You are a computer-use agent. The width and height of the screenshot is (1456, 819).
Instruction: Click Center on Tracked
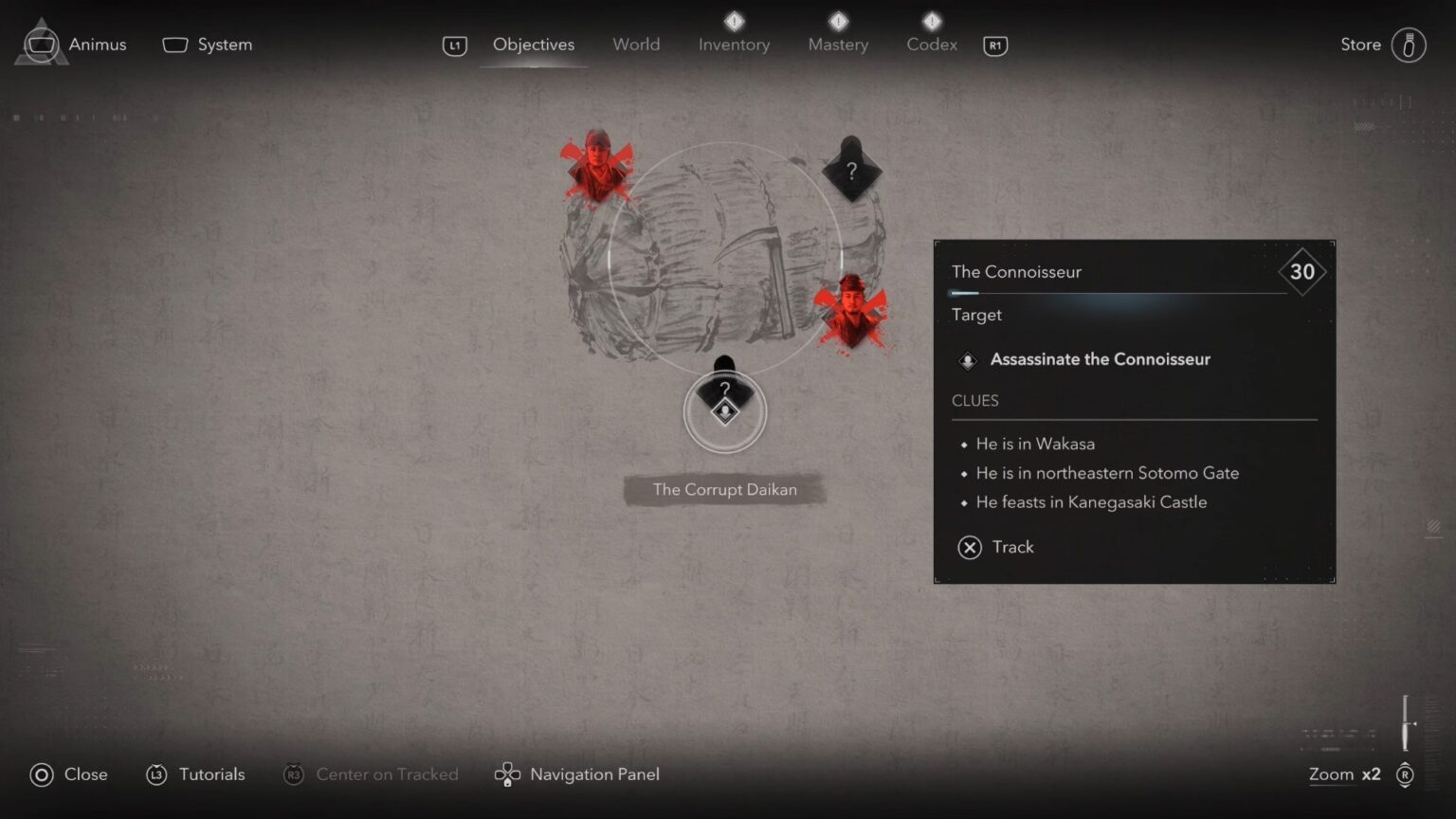[x=371, y=774]
